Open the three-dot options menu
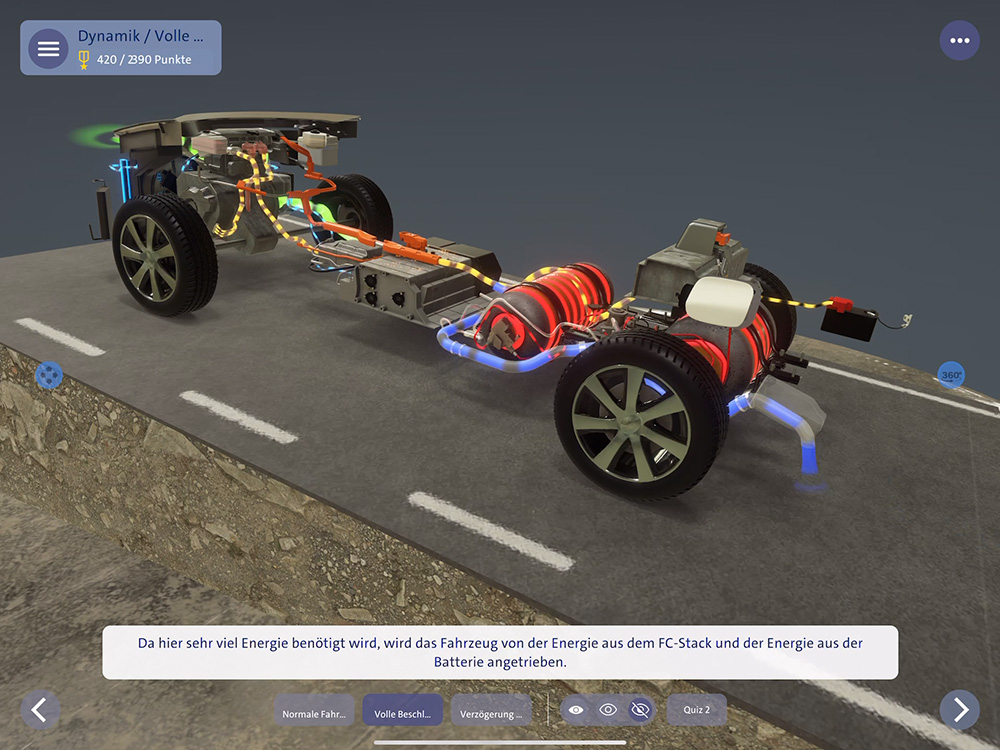The width and height of the screenshot is (1000, 750). pos(960,41)
